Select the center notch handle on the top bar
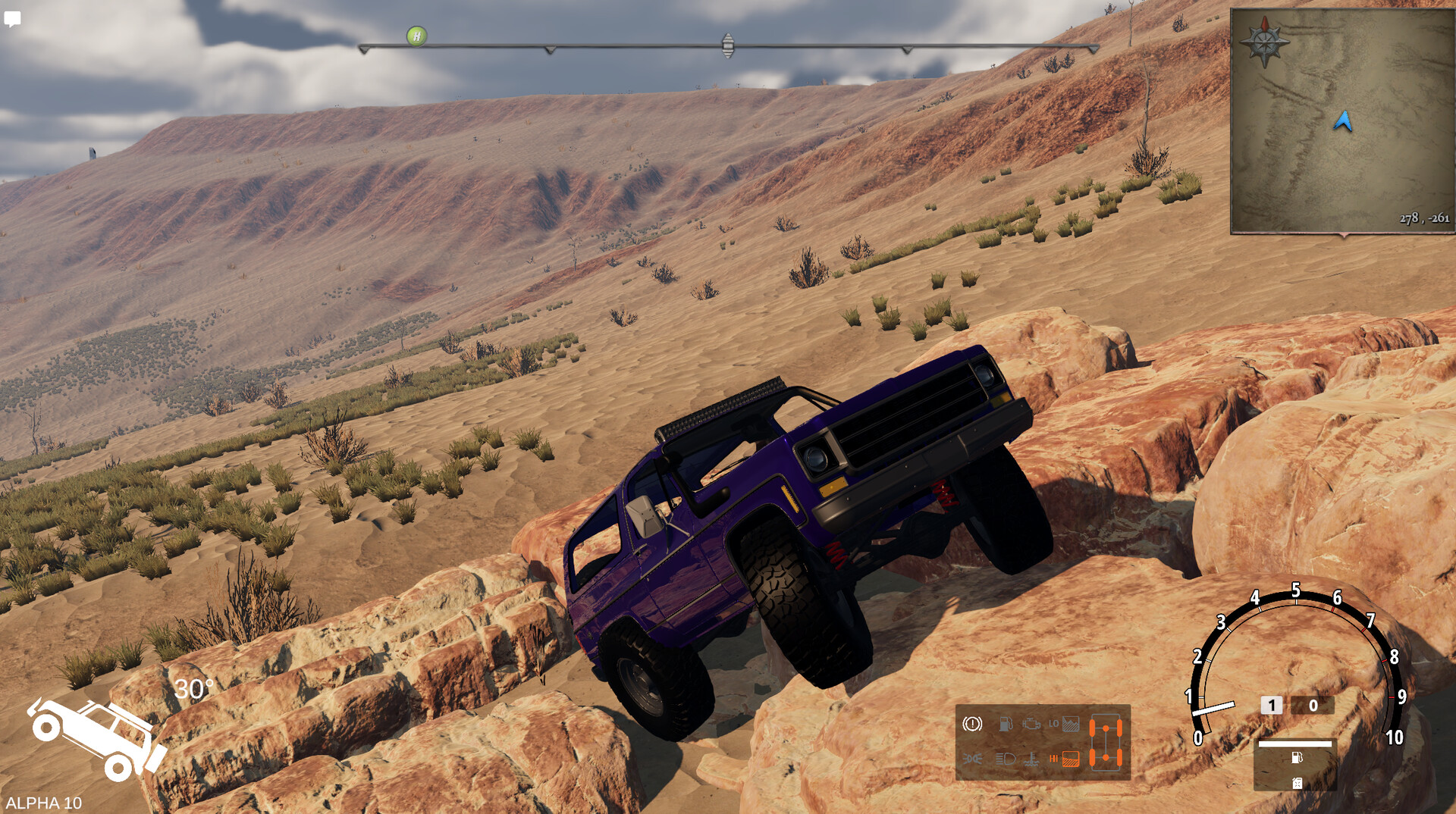The image size is (1456, 814). (x=728, y=45)
